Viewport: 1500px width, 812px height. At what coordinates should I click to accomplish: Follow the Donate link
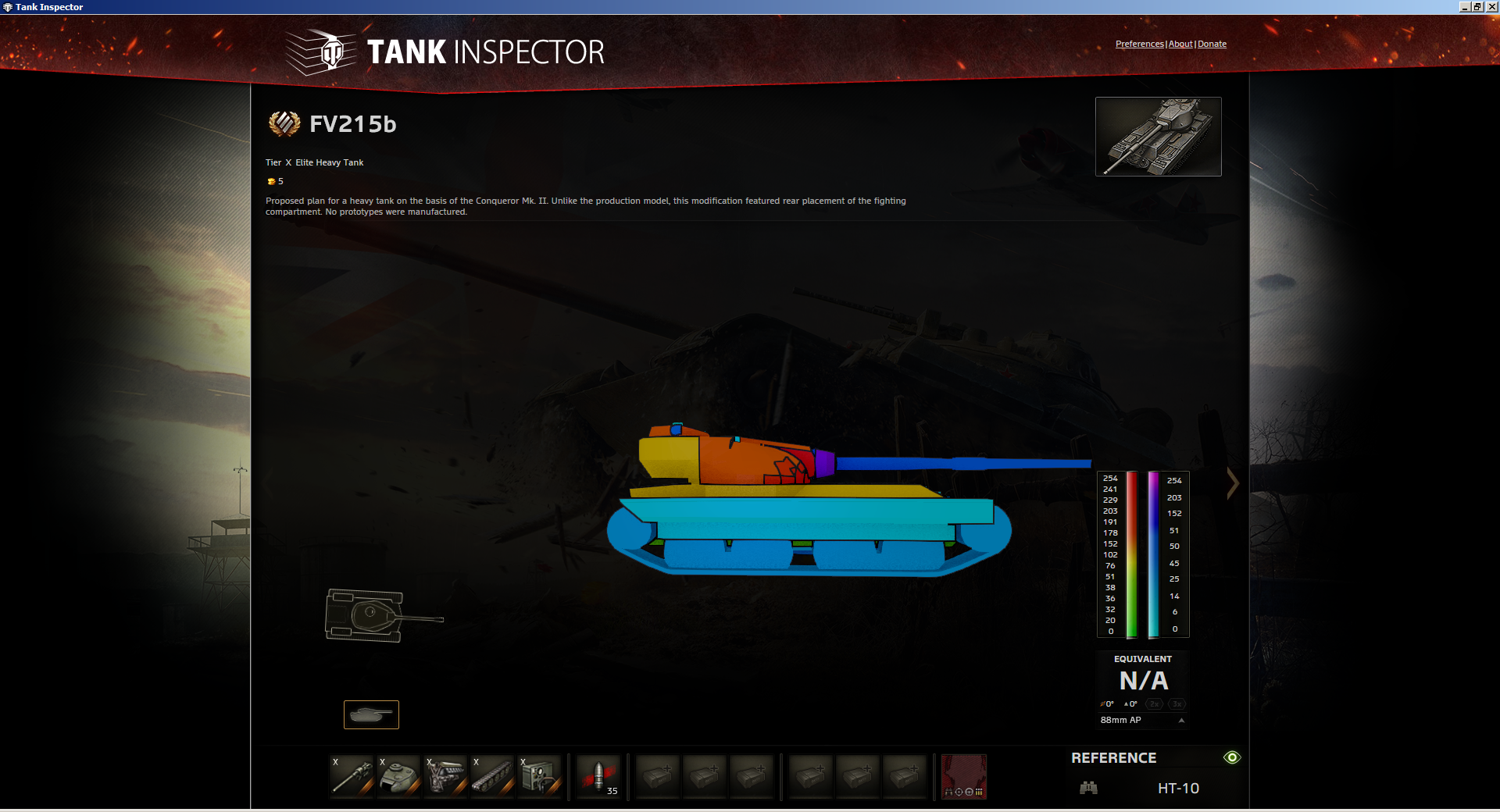[1212, 44]
